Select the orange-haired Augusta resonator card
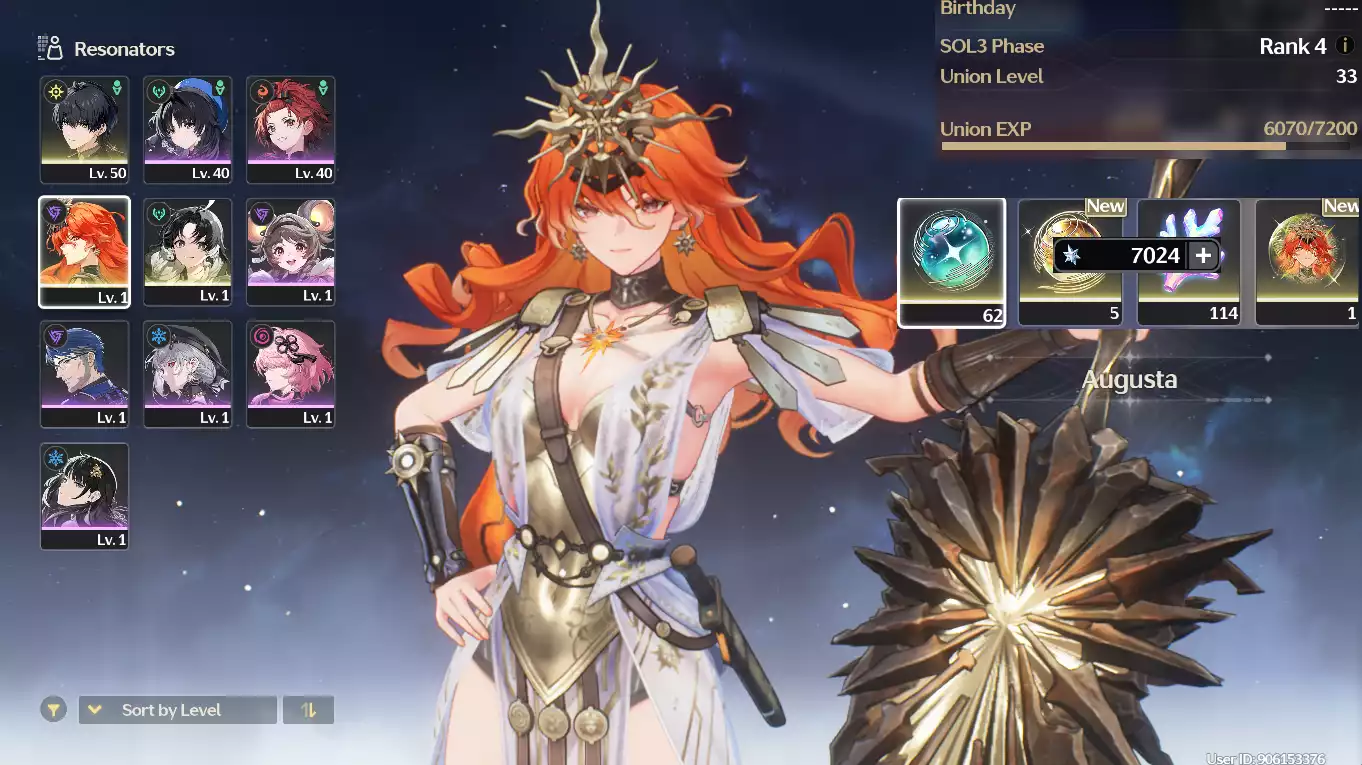Screen dimensions: 1362x765 (84, 251)
